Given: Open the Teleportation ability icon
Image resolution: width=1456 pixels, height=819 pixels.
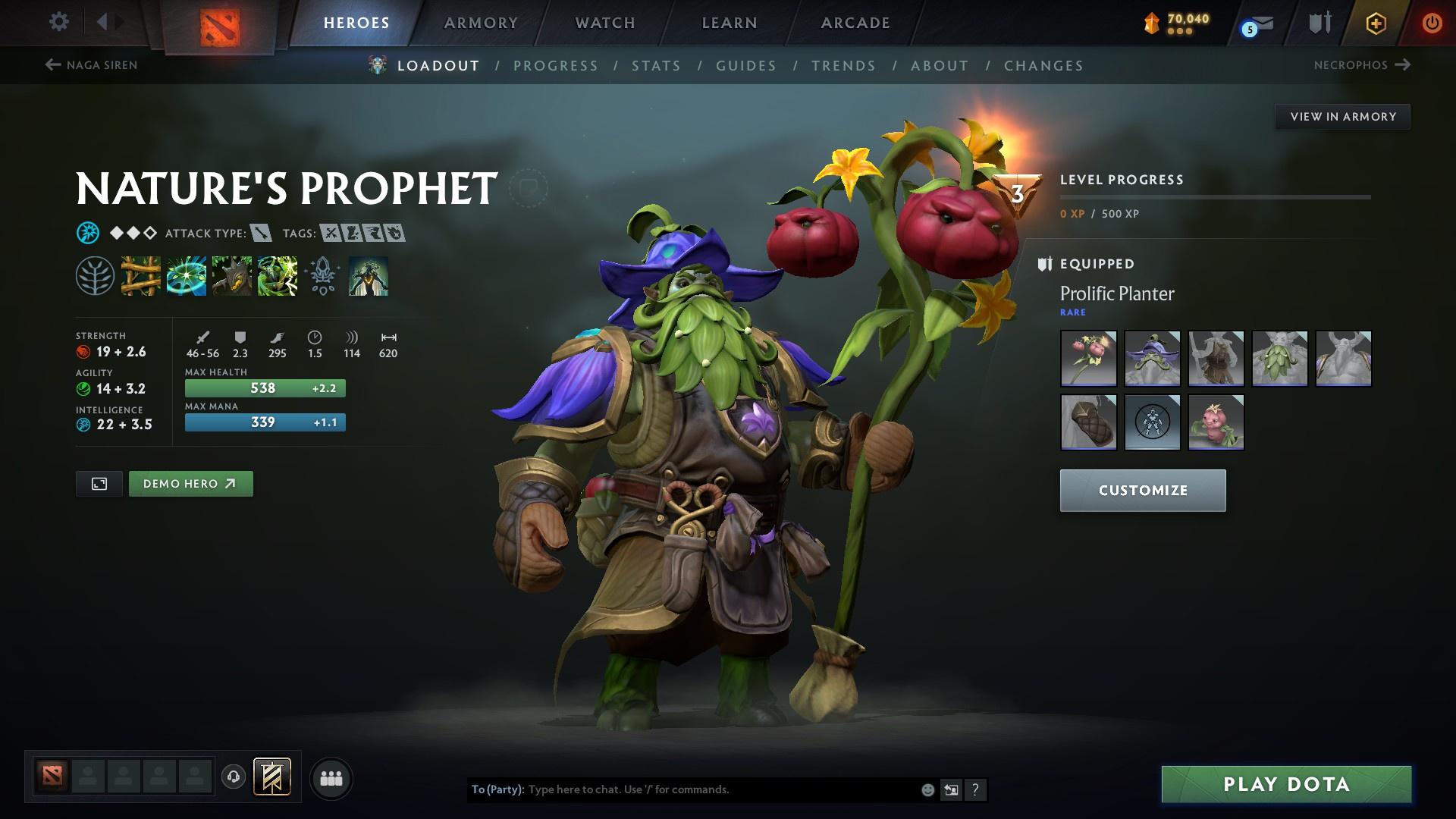Looking at the screenshot, I should [186, 277].
